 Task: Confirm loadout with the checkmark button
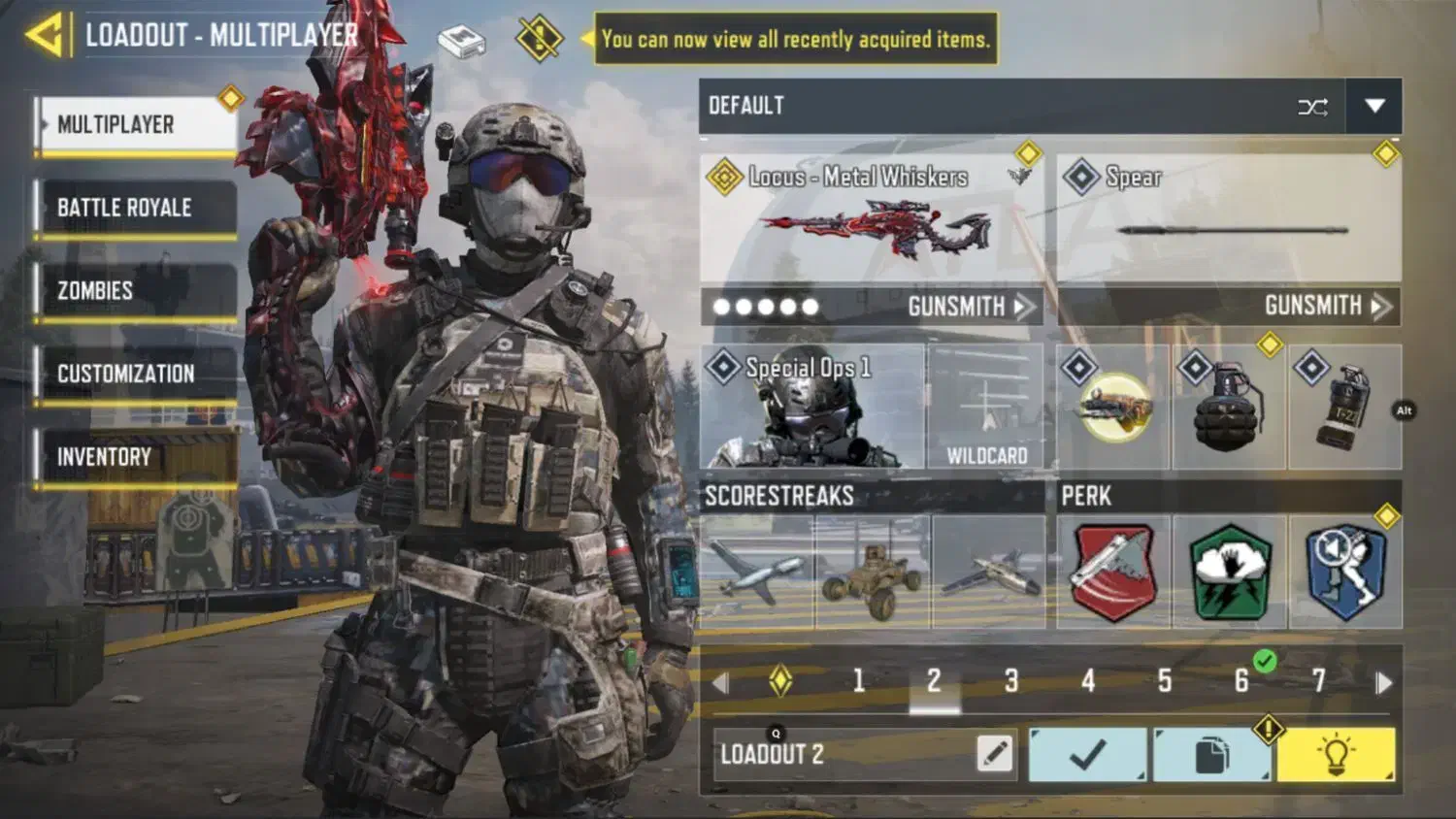(1087, 754)
